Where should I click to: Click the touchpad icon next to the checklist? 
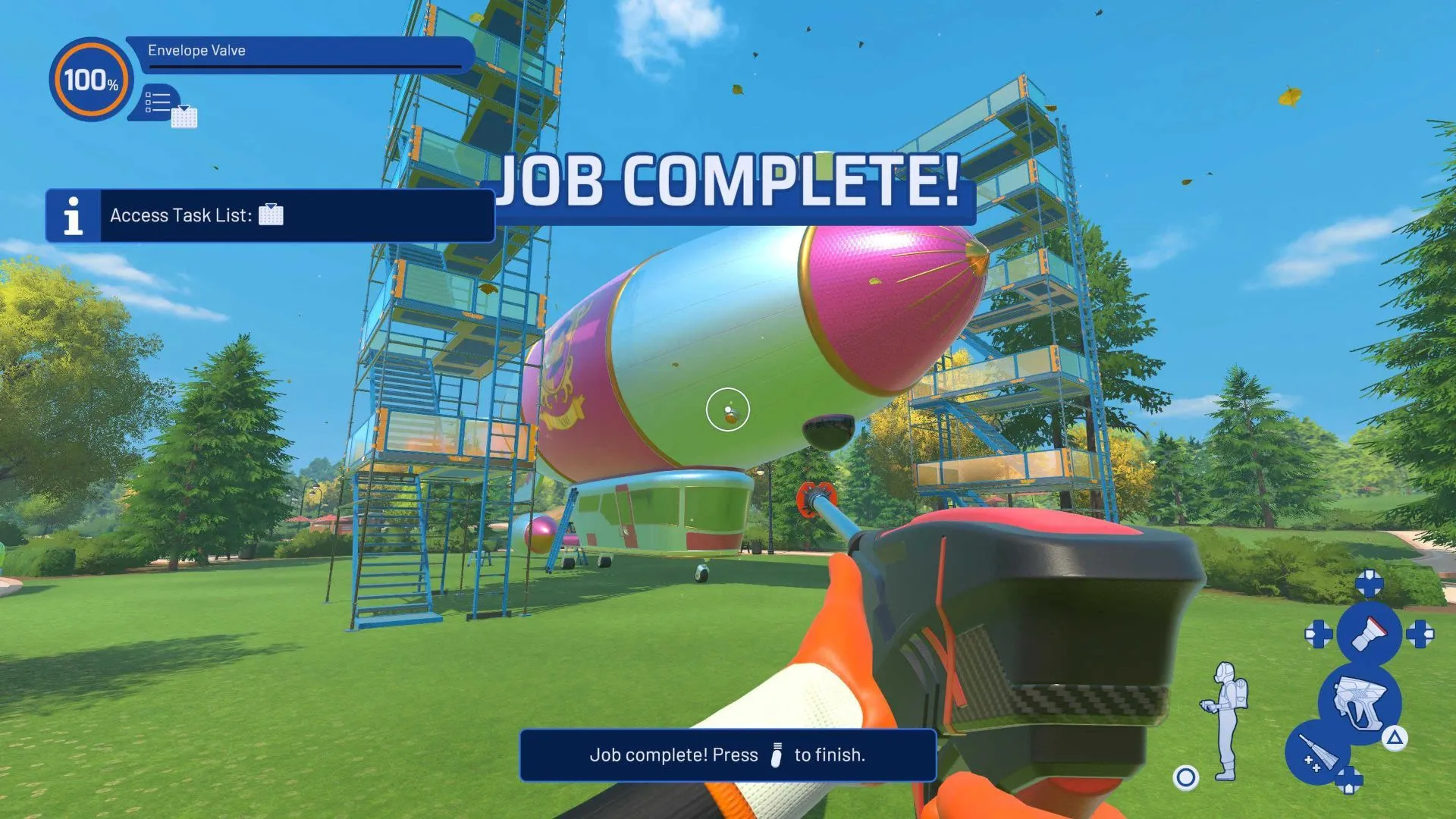click(x=184, y=117)
